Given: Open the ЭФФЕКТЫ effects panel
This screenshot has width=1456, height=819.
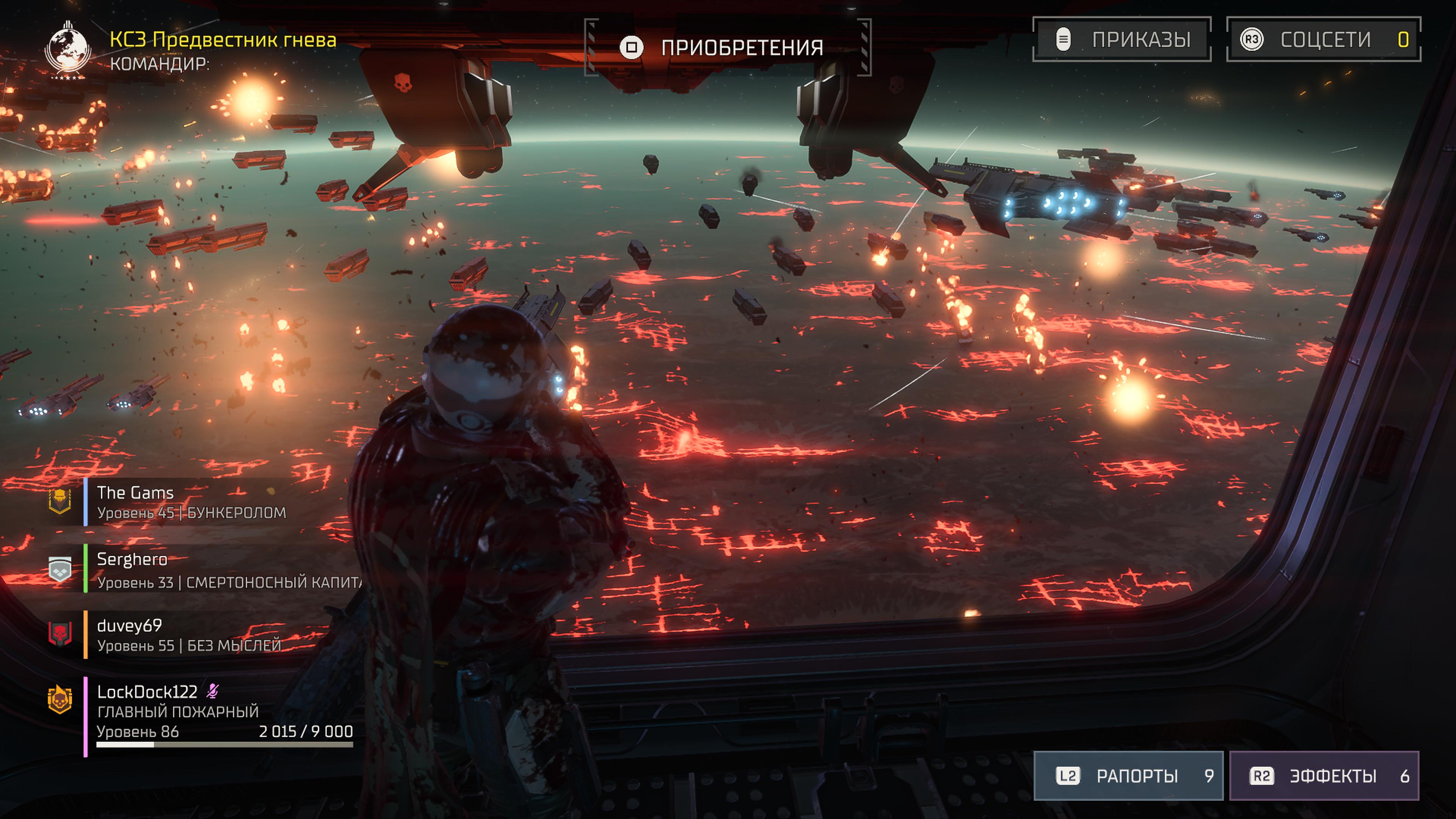Looking at the screenshot, I should point(1324,775).
